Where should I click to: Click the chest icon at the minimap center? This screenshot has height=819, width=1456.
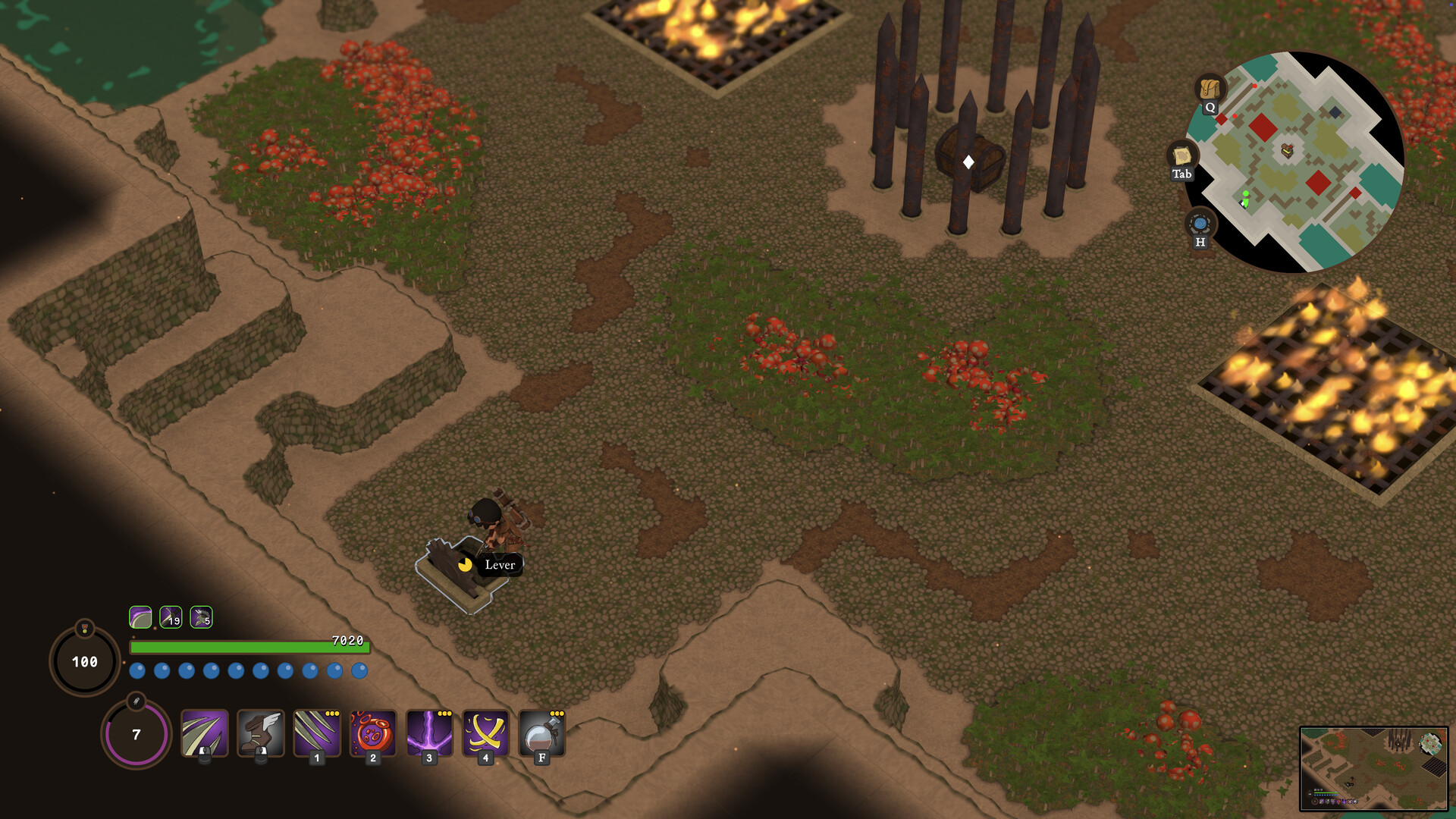pos(1285,151)
